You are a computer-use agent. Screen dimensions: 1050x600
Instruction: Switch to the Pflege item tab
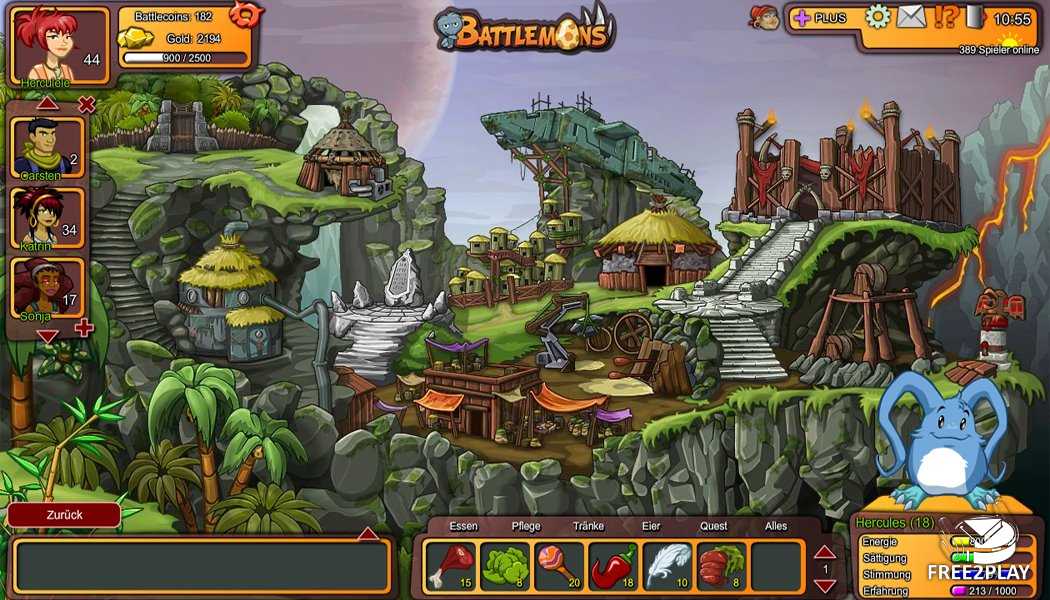(526, 526)
